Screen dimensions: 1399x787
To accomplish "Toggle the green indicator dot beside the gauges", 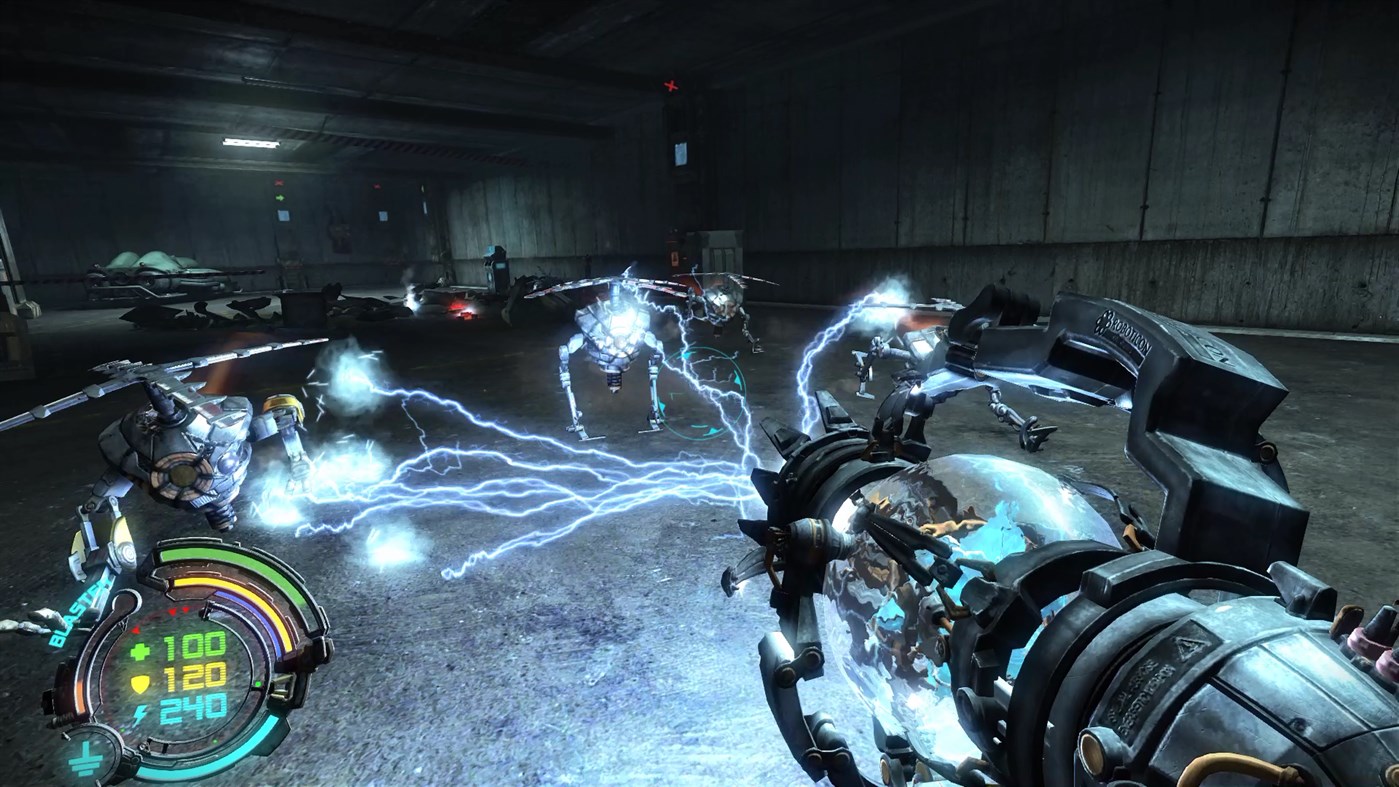I will [258, 684].
